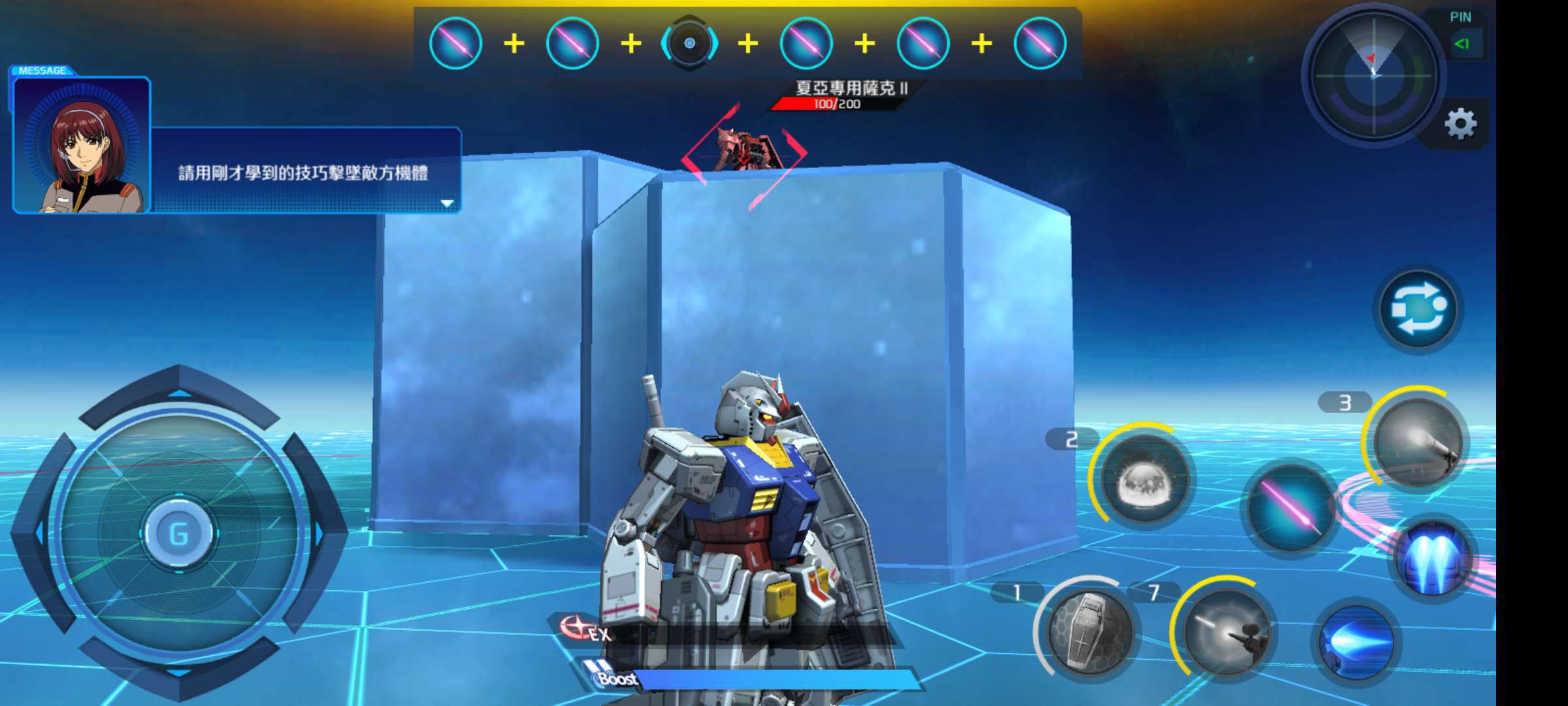
Task: Tap the operator portrait in the message box
Action: [82, 146]
